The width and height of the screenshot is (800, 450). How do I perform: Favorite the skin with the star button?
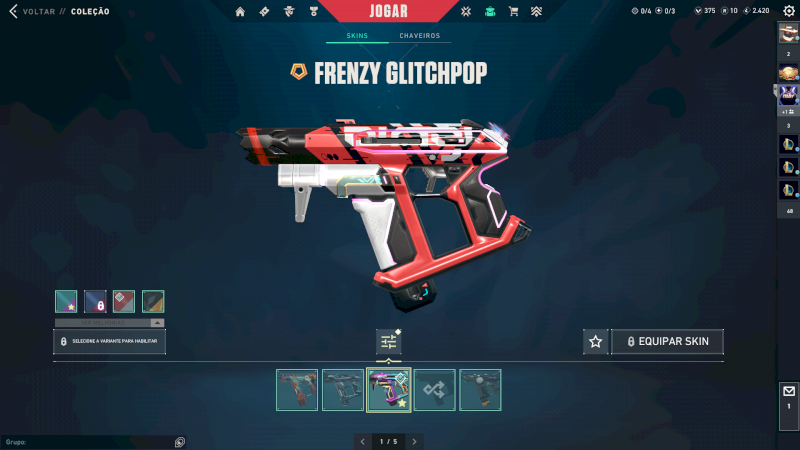(x=596, y=341)
